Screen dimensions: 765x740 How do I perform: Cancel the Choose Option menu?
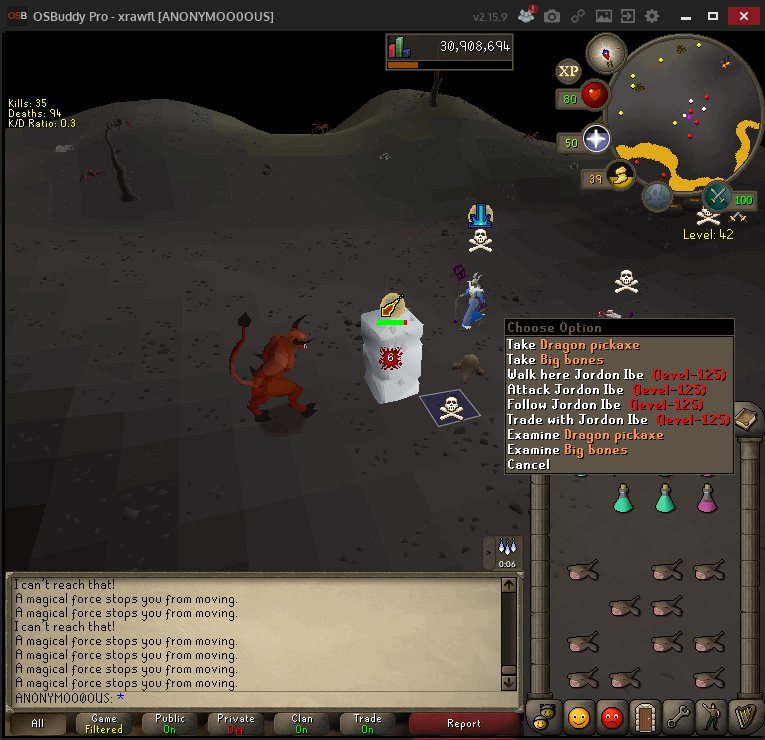pyautogui.click(x=528, y=464)
